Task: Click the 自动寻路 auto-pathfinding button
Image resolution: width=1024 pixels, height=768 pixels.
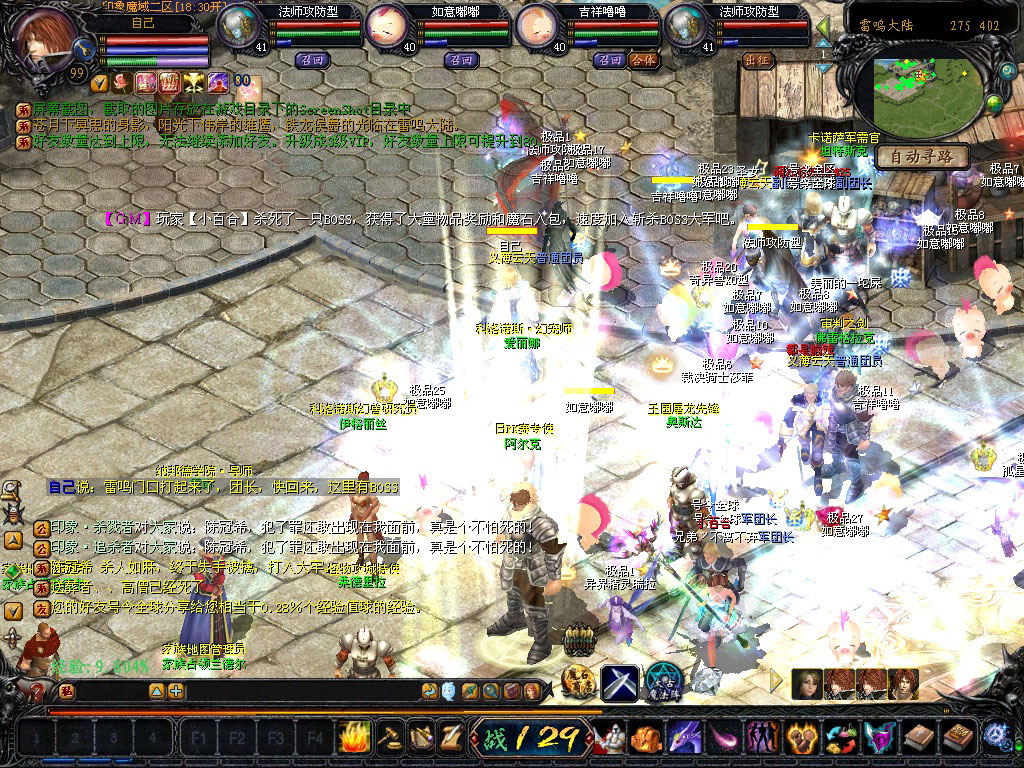Action: click(x=921, y=157)
